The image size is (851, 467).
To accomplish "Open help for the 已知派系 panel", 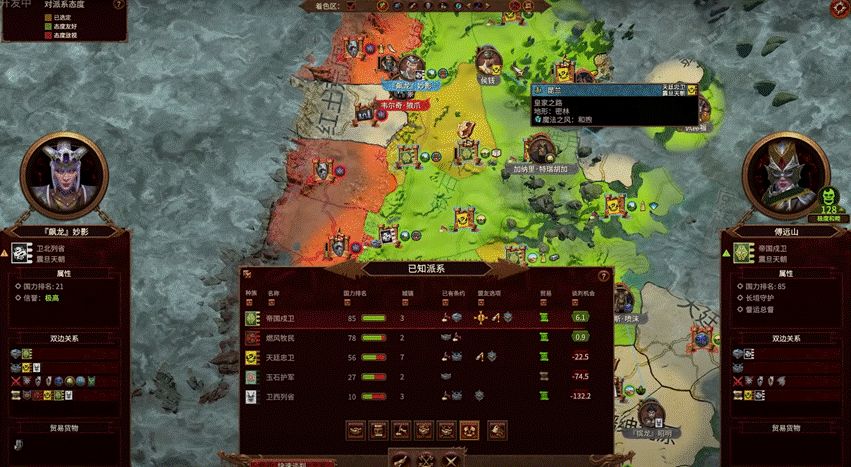I will (603, 275).
